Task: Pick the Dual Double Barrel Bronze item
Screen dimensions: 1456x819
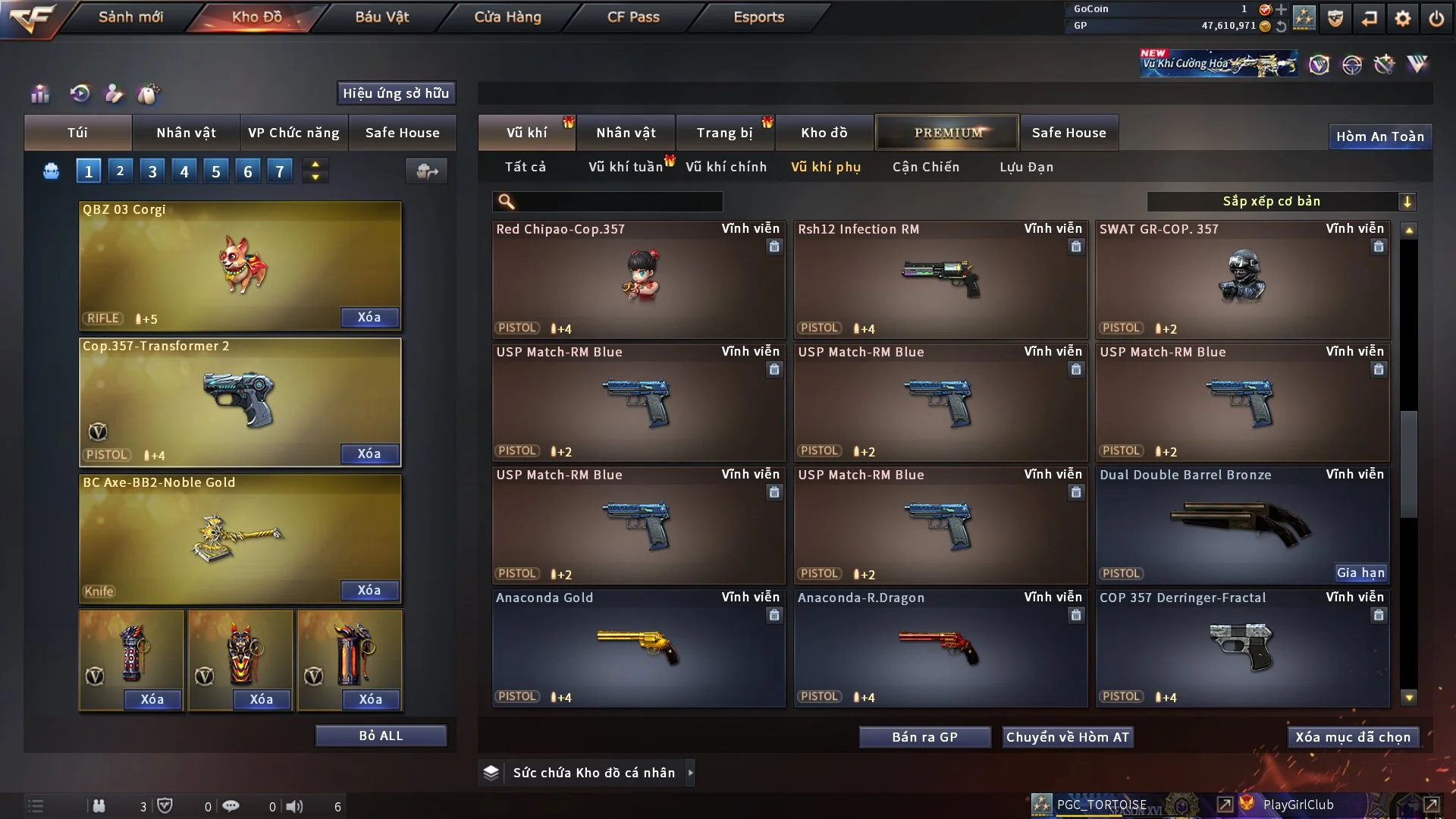Action: [1241, 526]
